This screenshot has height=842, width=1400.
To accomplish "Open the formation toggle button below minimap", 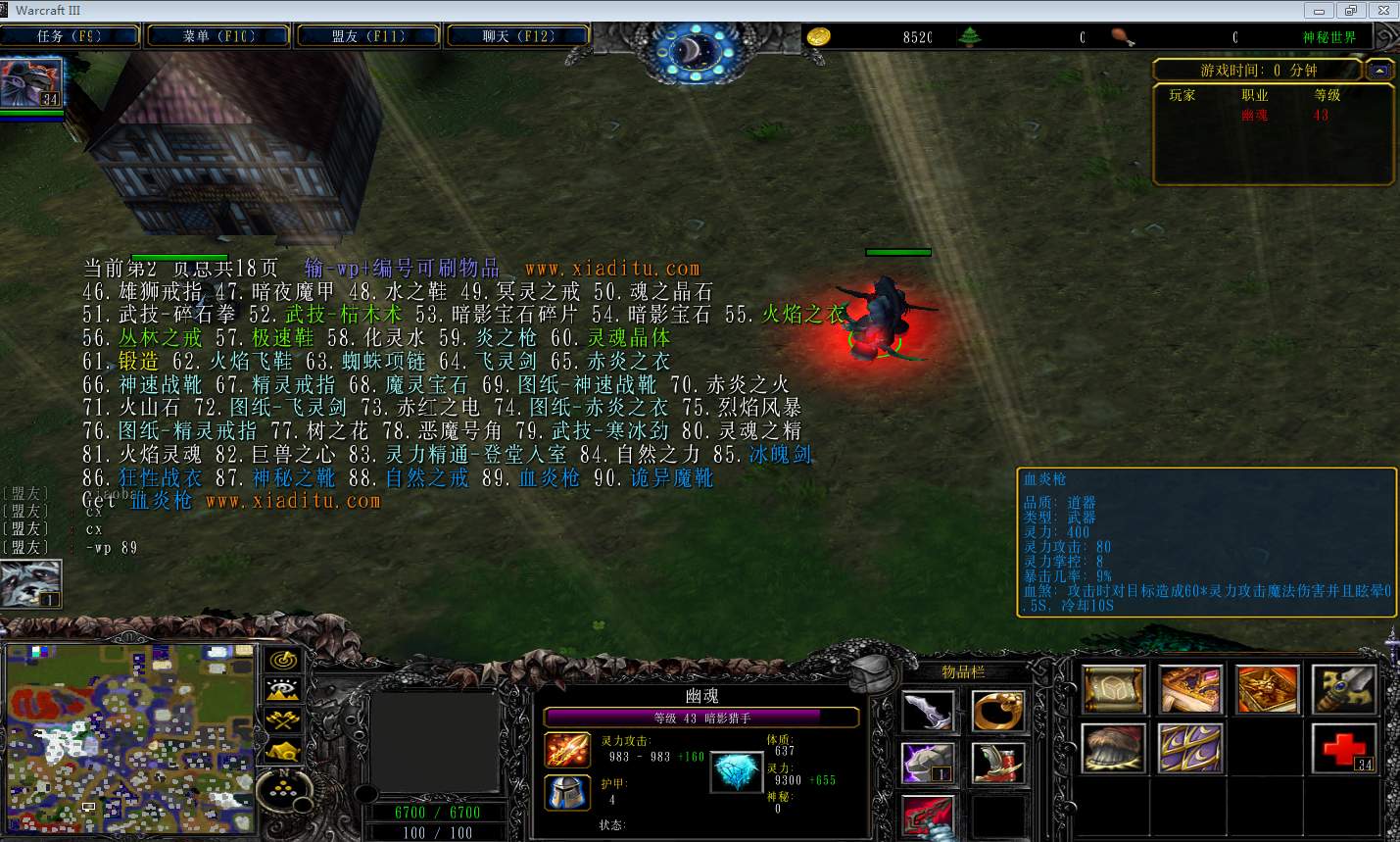I will [284, 789].
